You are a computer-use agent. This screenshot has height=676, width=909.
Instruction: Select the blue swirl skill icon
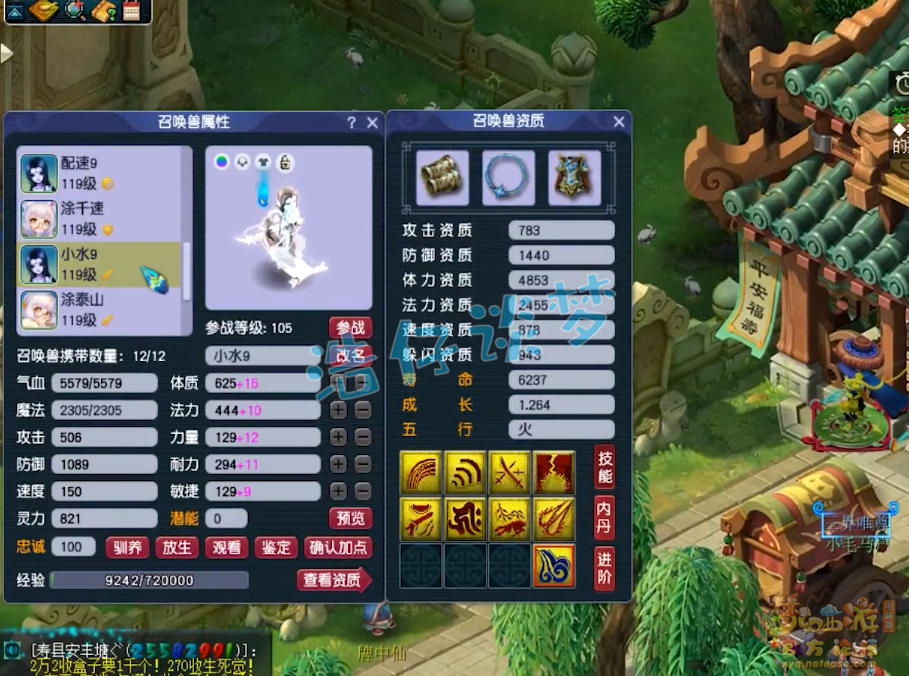tap(554, 566)
